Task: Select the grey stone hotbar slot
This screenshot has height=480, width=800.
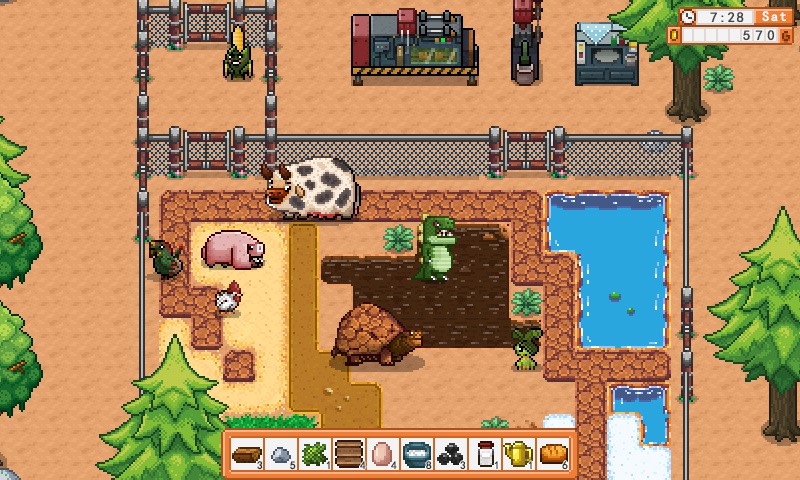Action: (281, 453)
